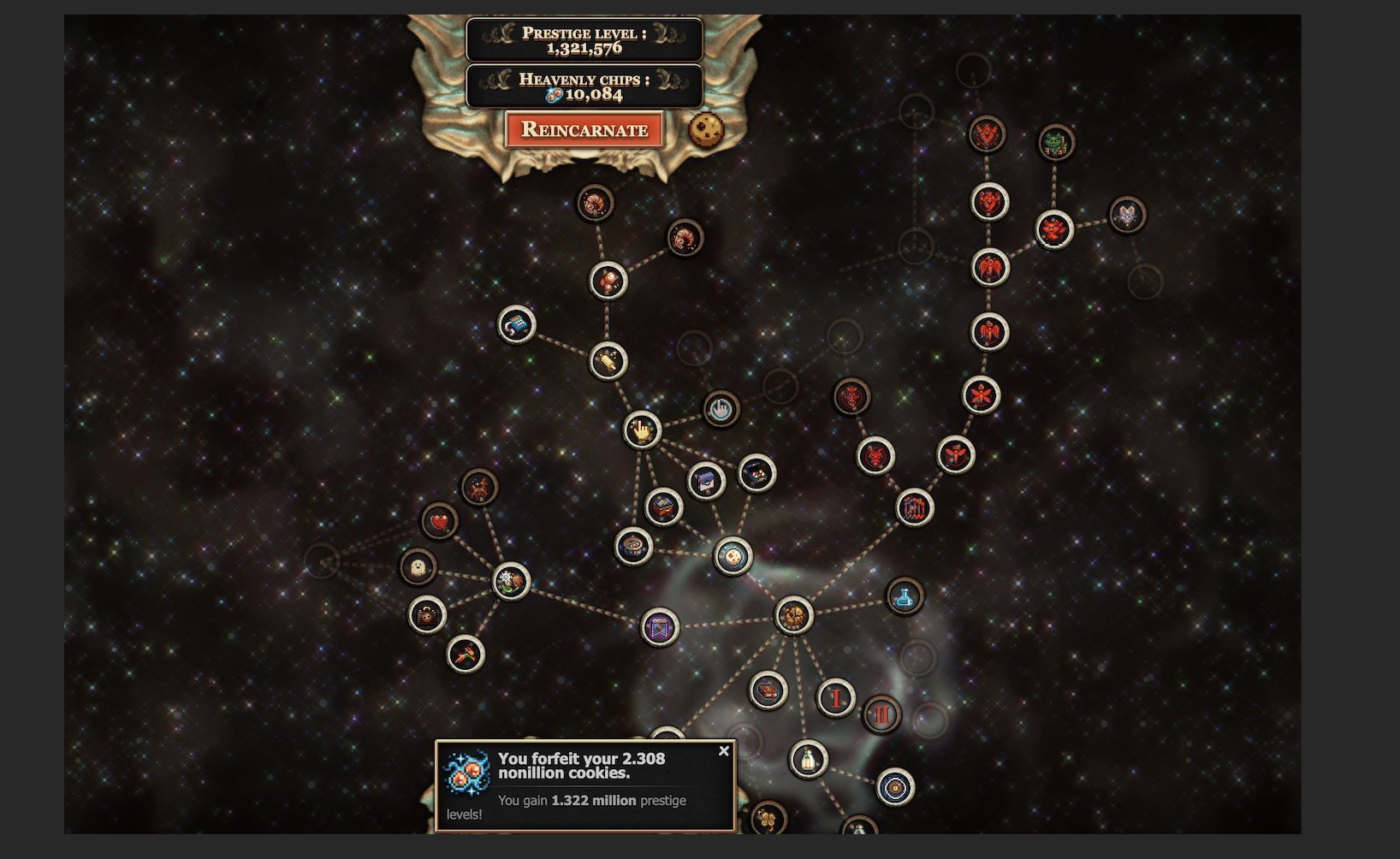Choose the pale grey kitten upgrade node
Viewport: 1400px width, 859px height.
[x=1127, y=215]
